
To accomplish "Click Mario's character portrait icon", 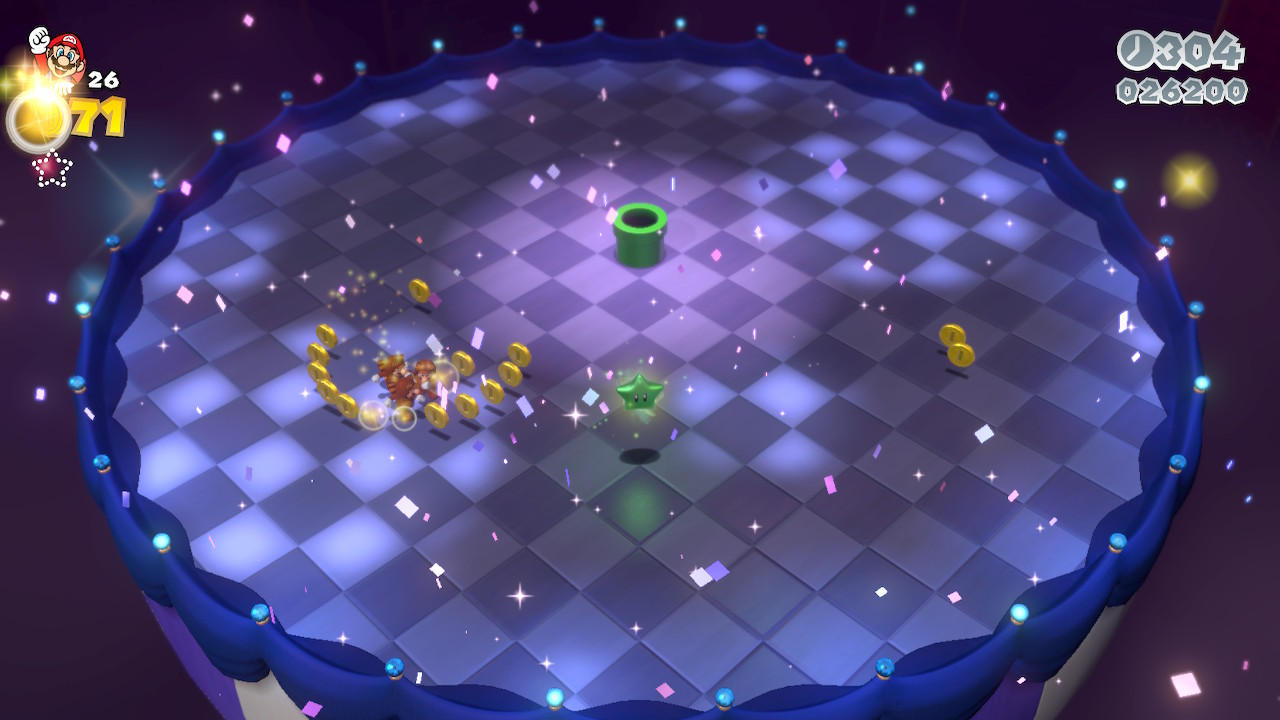I will coord(58,55).
